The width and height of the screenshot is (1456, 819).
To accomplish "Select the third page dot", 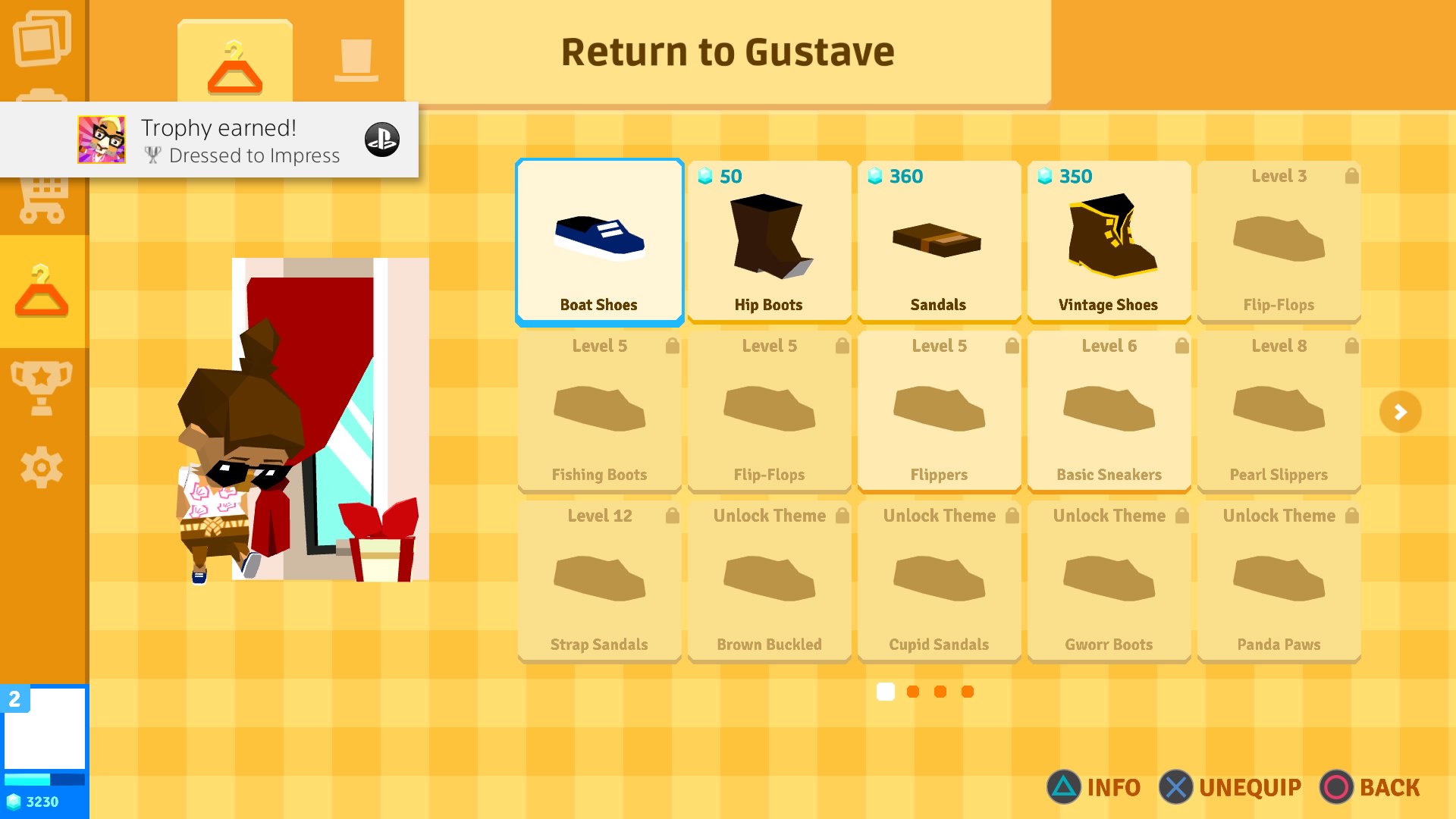I will click(940, 692).
